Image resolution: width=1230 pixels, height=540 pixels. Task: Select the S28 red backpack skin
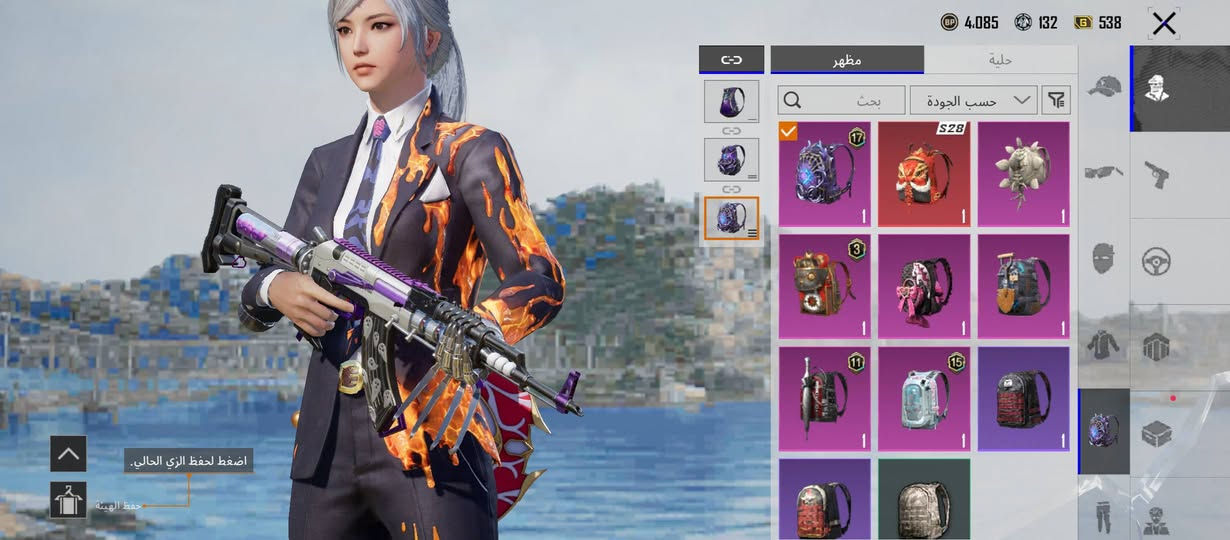click(924, 174)
